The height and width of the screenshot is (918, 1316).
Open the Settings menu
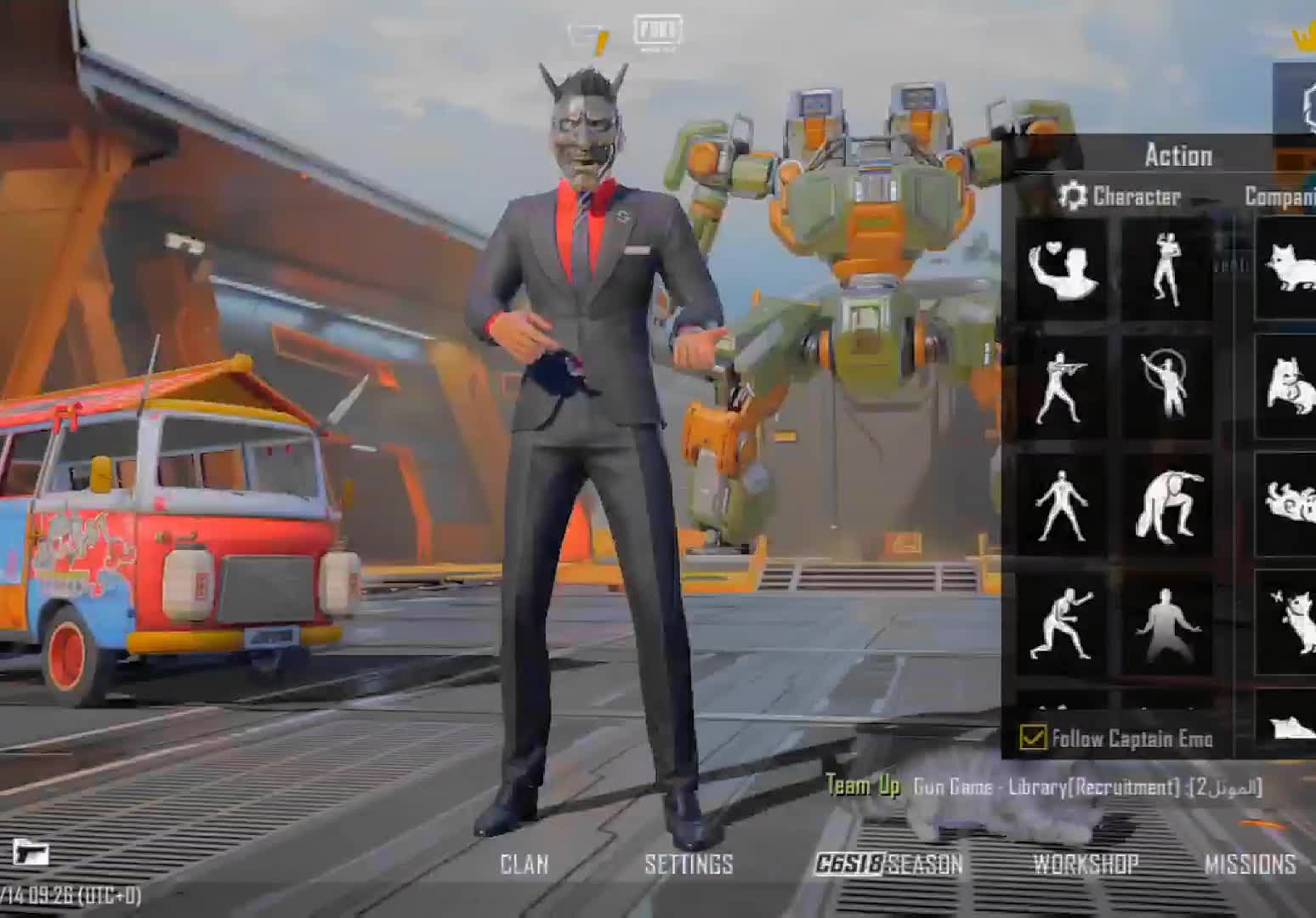689,864
